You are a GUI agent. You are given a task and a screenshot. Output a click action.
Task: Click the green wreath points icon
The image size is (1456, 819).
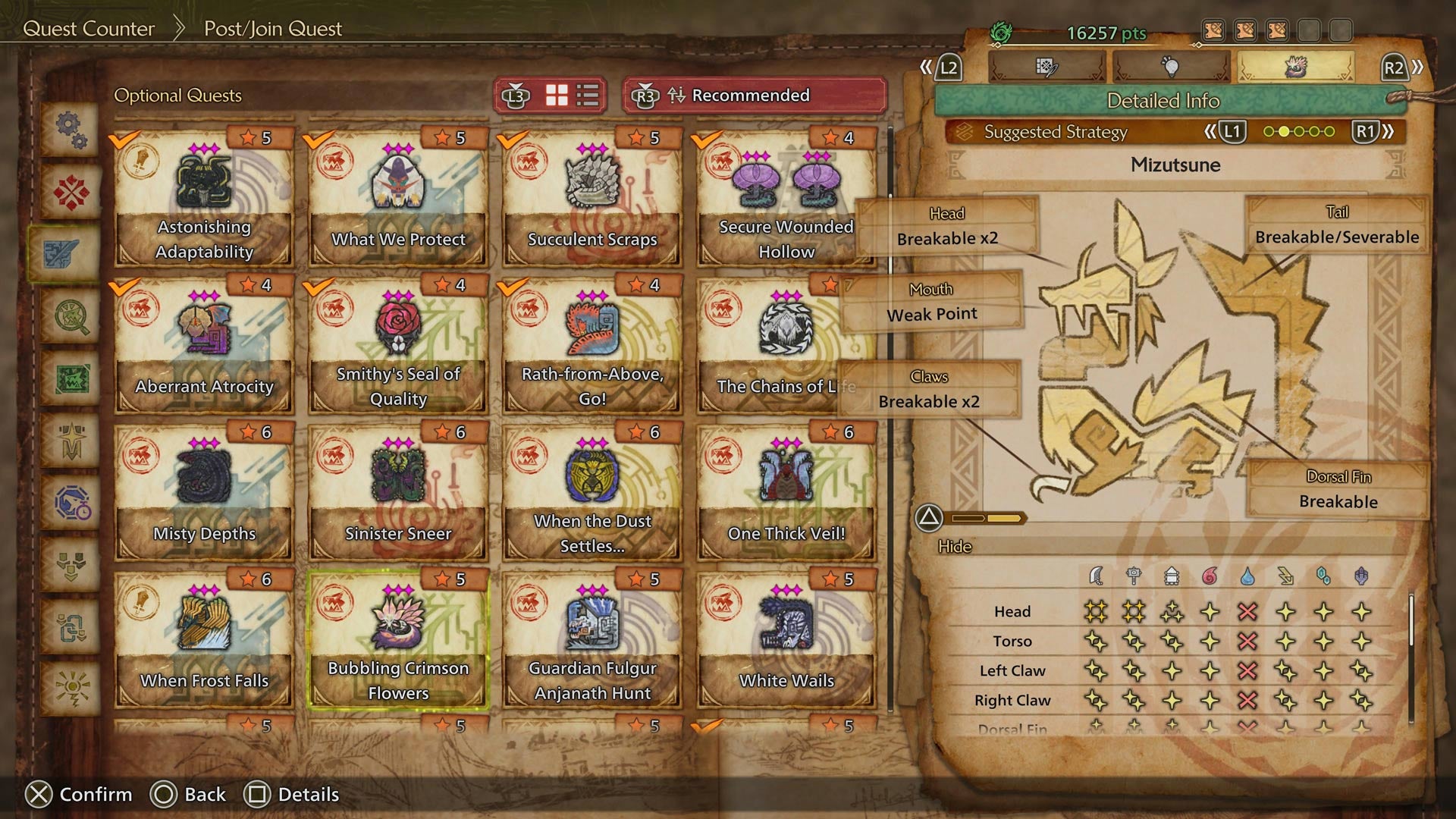(x=1003, y=33)
